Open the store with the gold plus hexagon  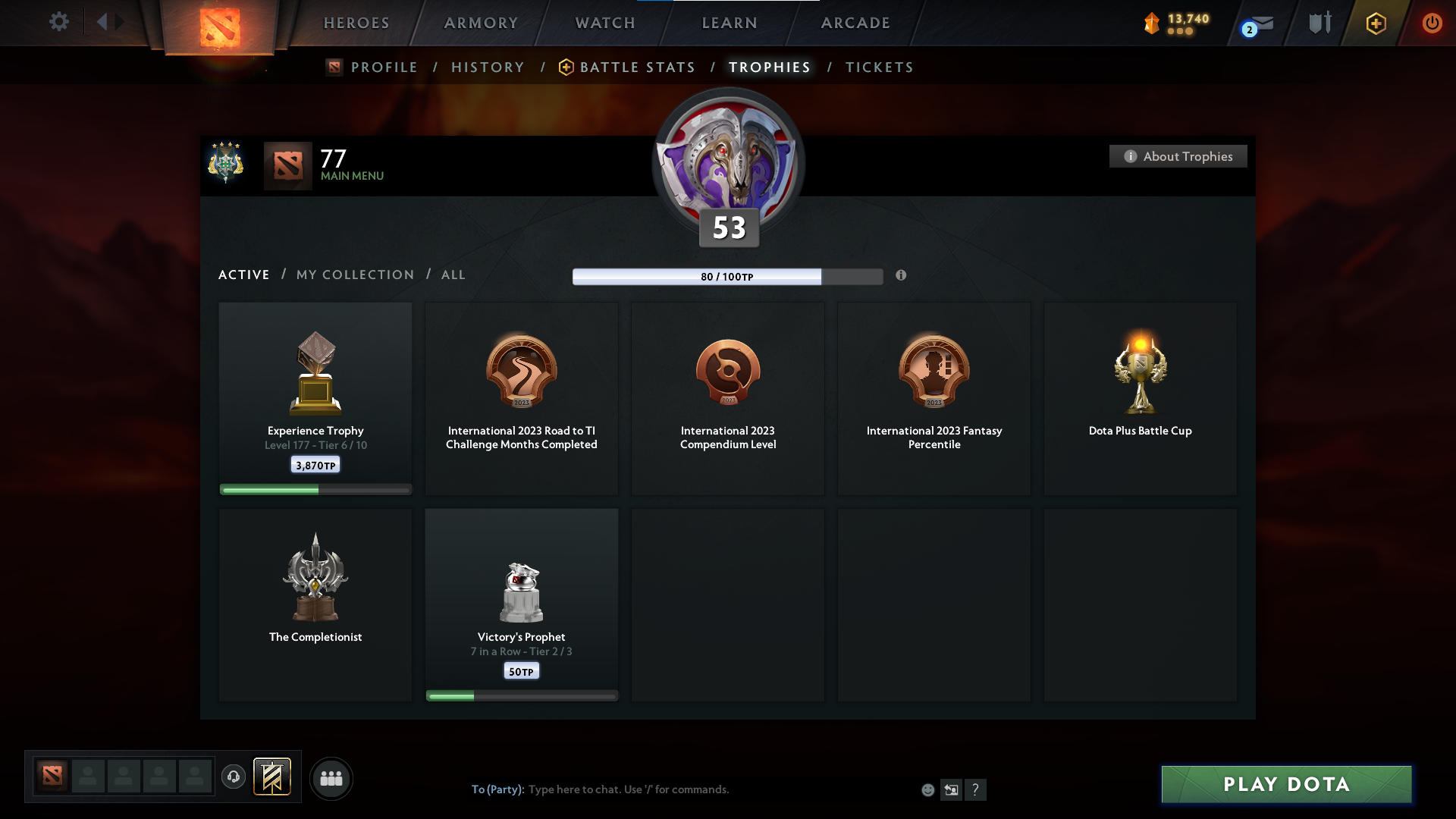(1375, 24)
